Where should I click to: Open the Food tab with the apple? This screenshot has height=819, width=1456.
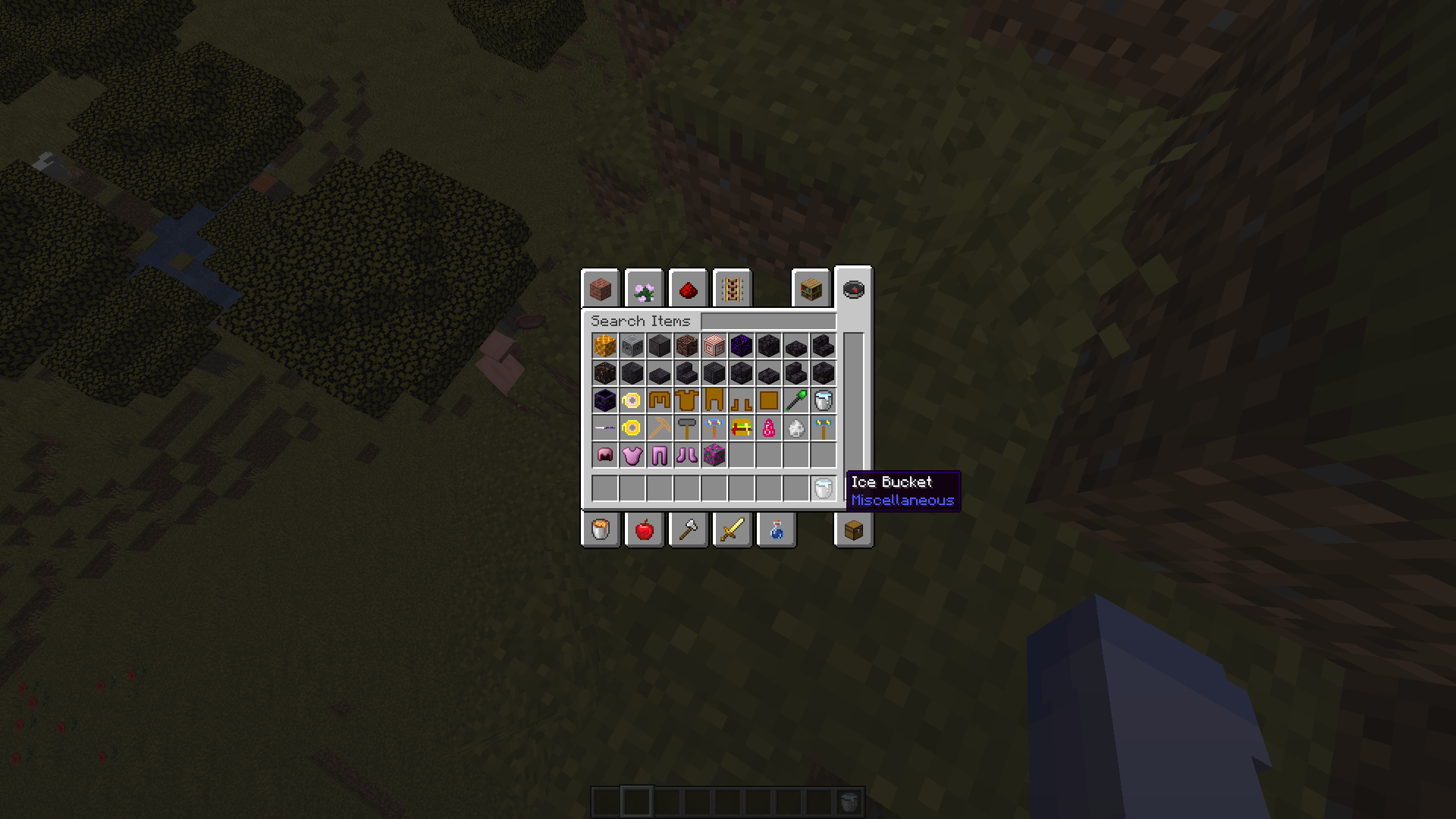pyautogui.click(x=644, y=529)
